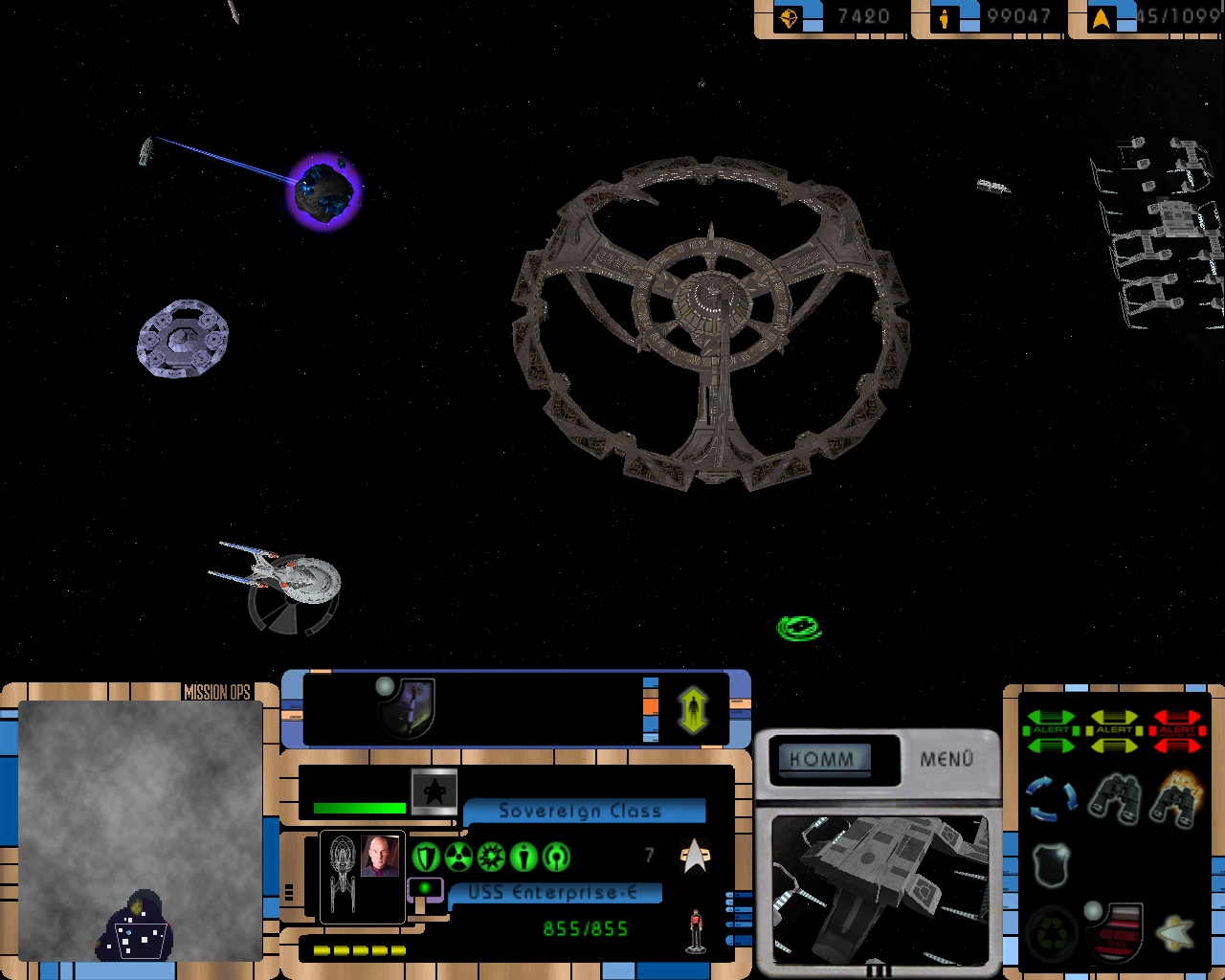Click the plain binoculars icon
Image resolution: width=1225 pixels, height=980 pixels.
pos(1114,799)
